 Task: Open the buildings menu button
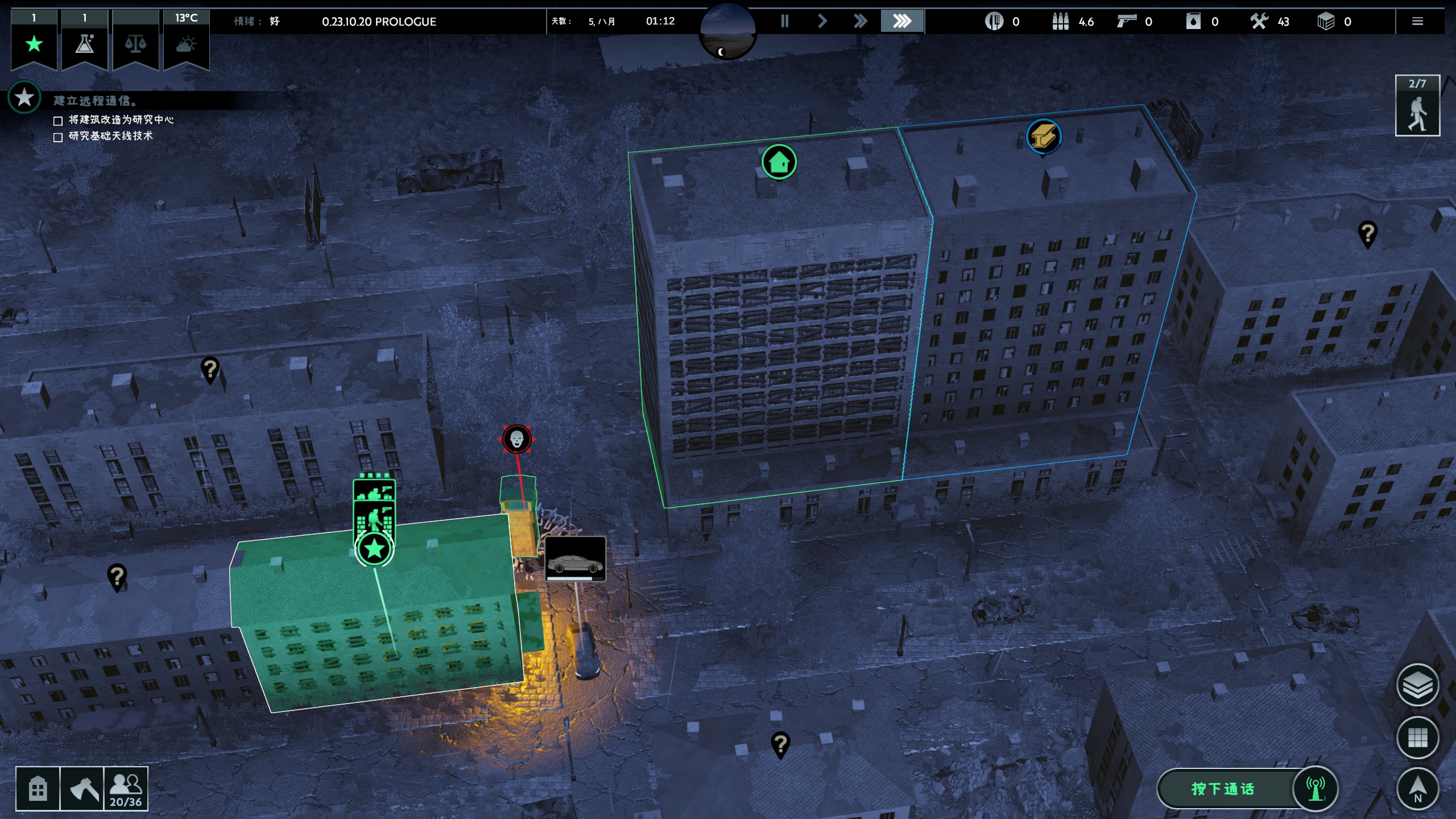[x=38, y=789]
